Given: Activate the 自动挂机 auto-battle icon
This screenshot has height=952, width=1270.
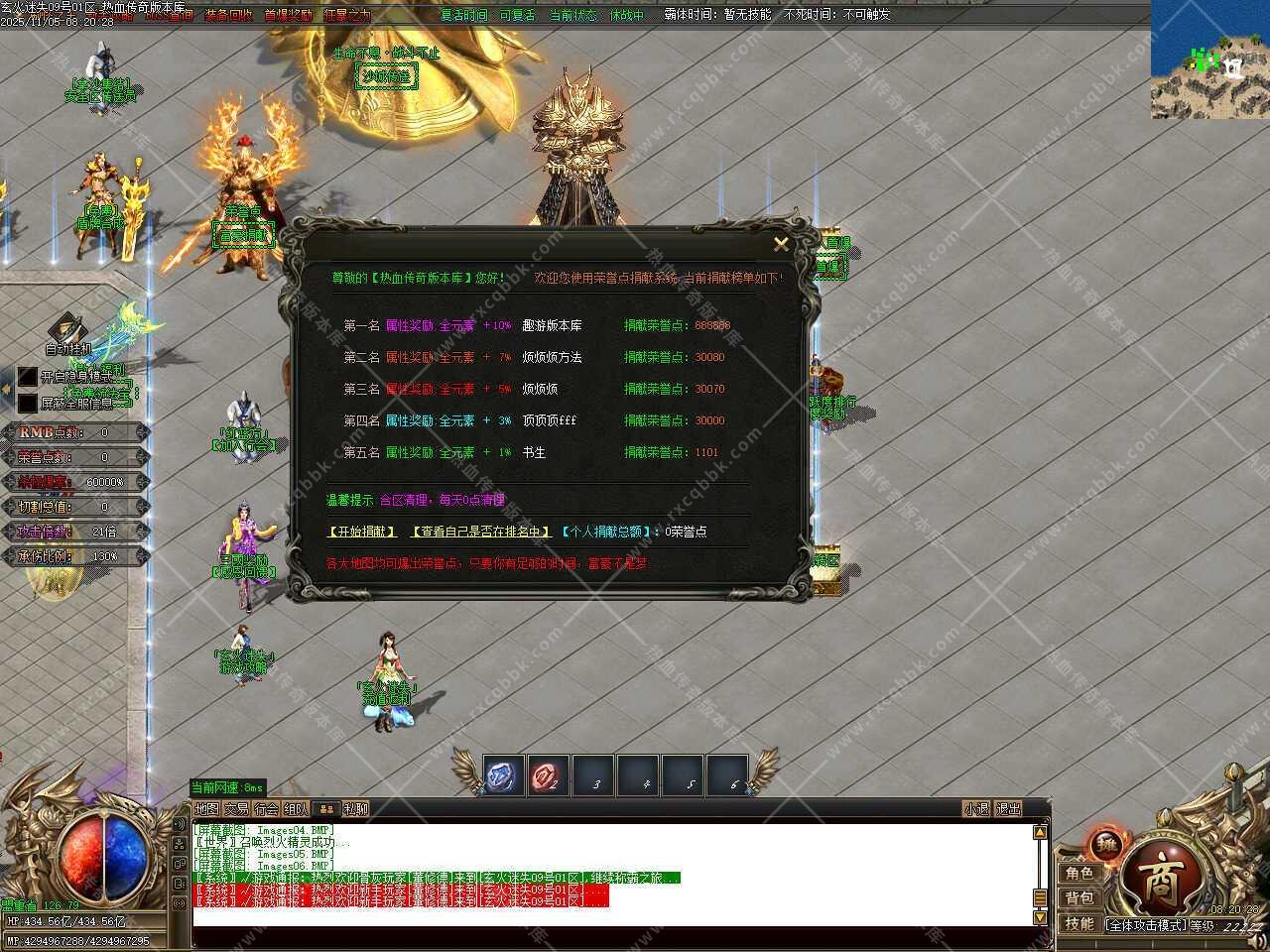Looking at the screenshot, I should (x=67, y=329).
